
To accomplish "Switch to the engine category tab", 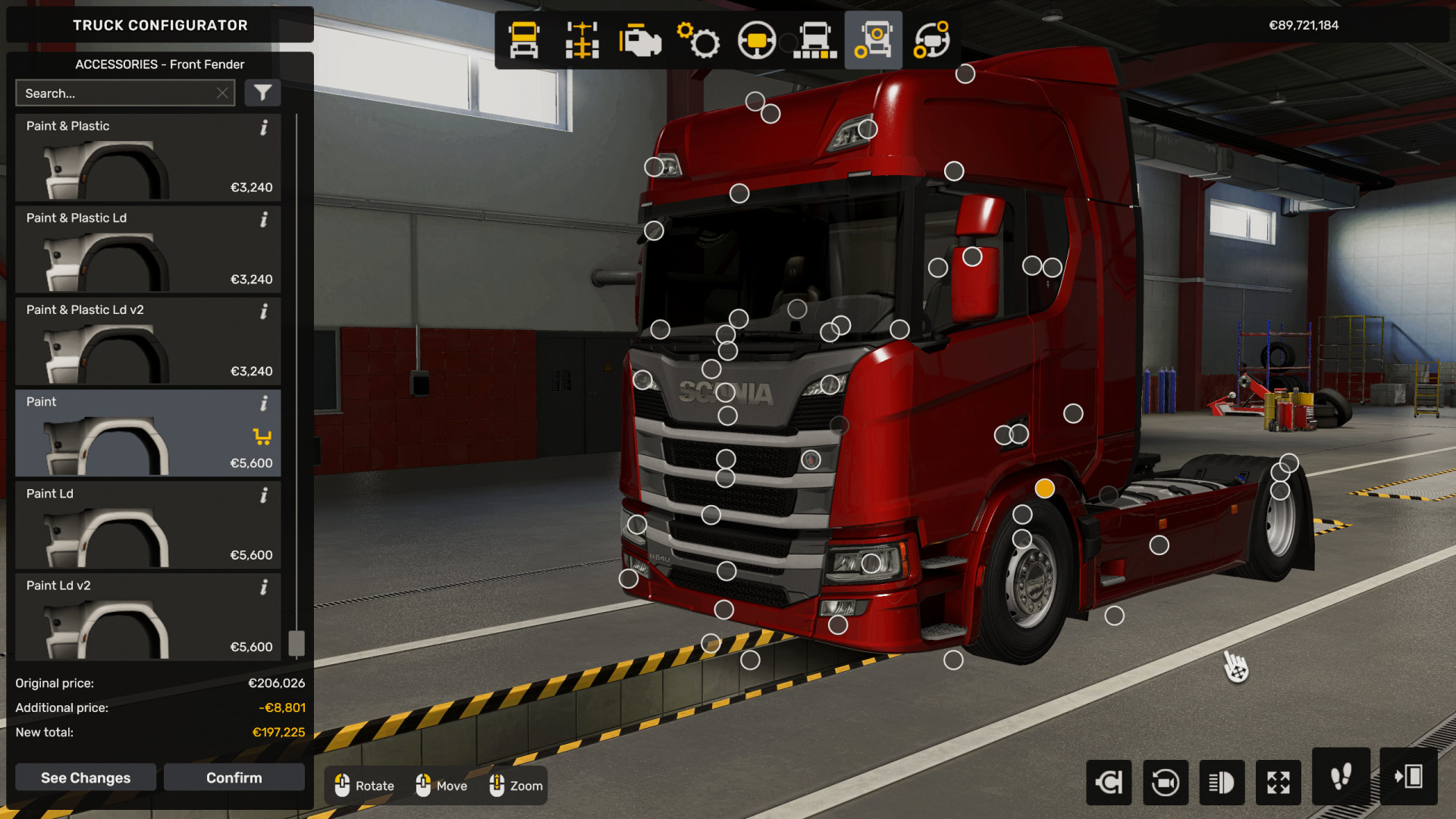I will [640, 40].
